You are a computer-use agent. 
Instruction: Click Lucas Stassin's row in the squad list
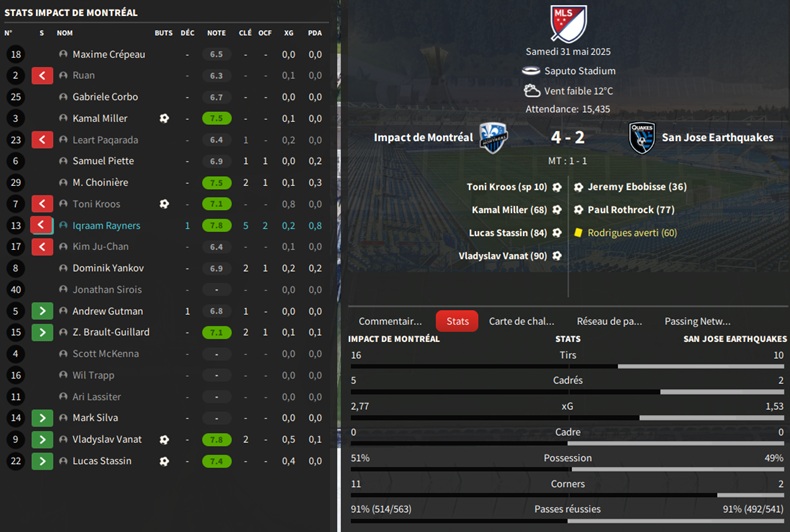tap(101, 461)
